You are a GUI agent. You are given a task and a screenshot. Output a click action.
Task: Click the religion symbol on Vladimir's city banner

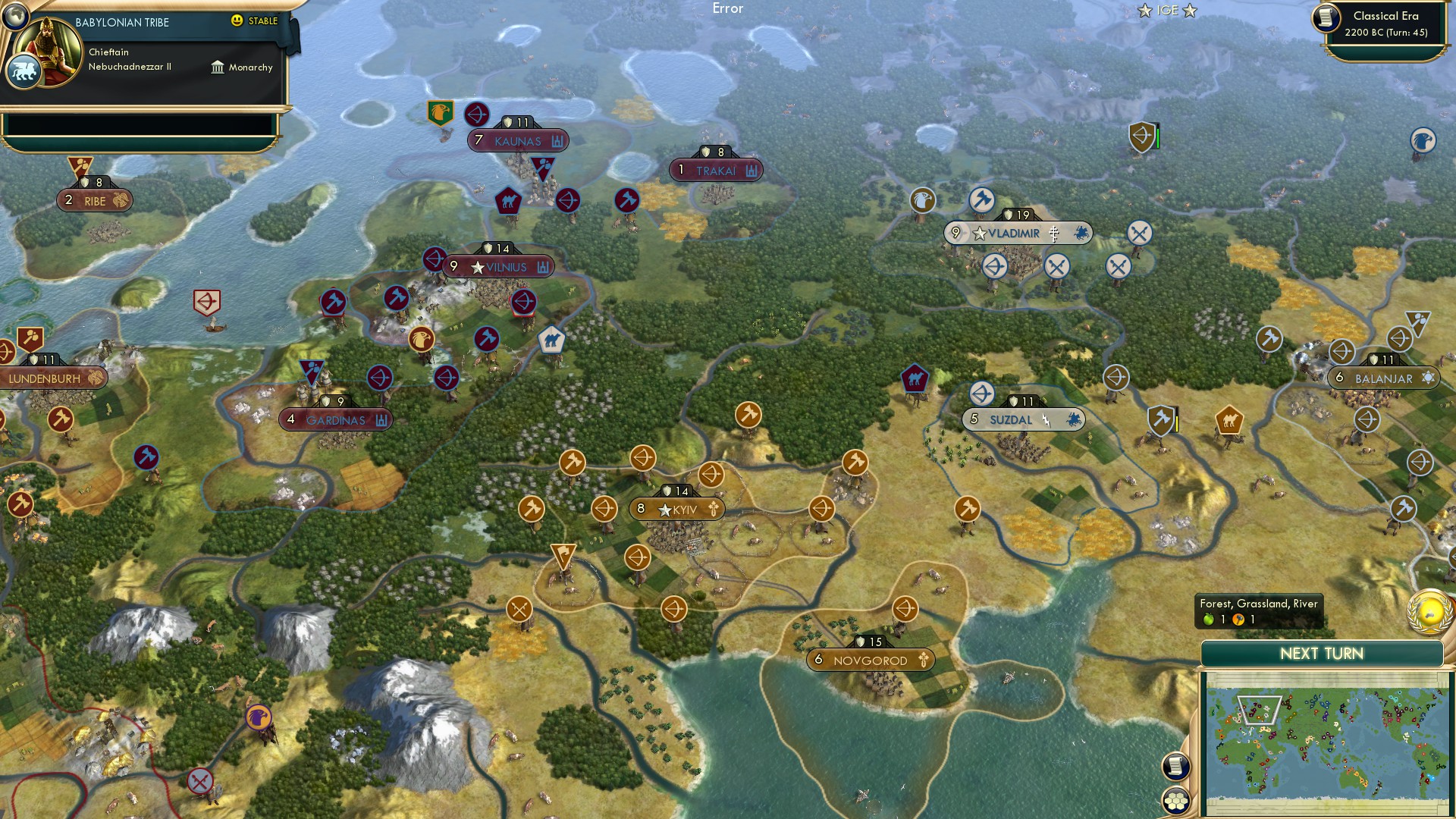coord(1054,233)
